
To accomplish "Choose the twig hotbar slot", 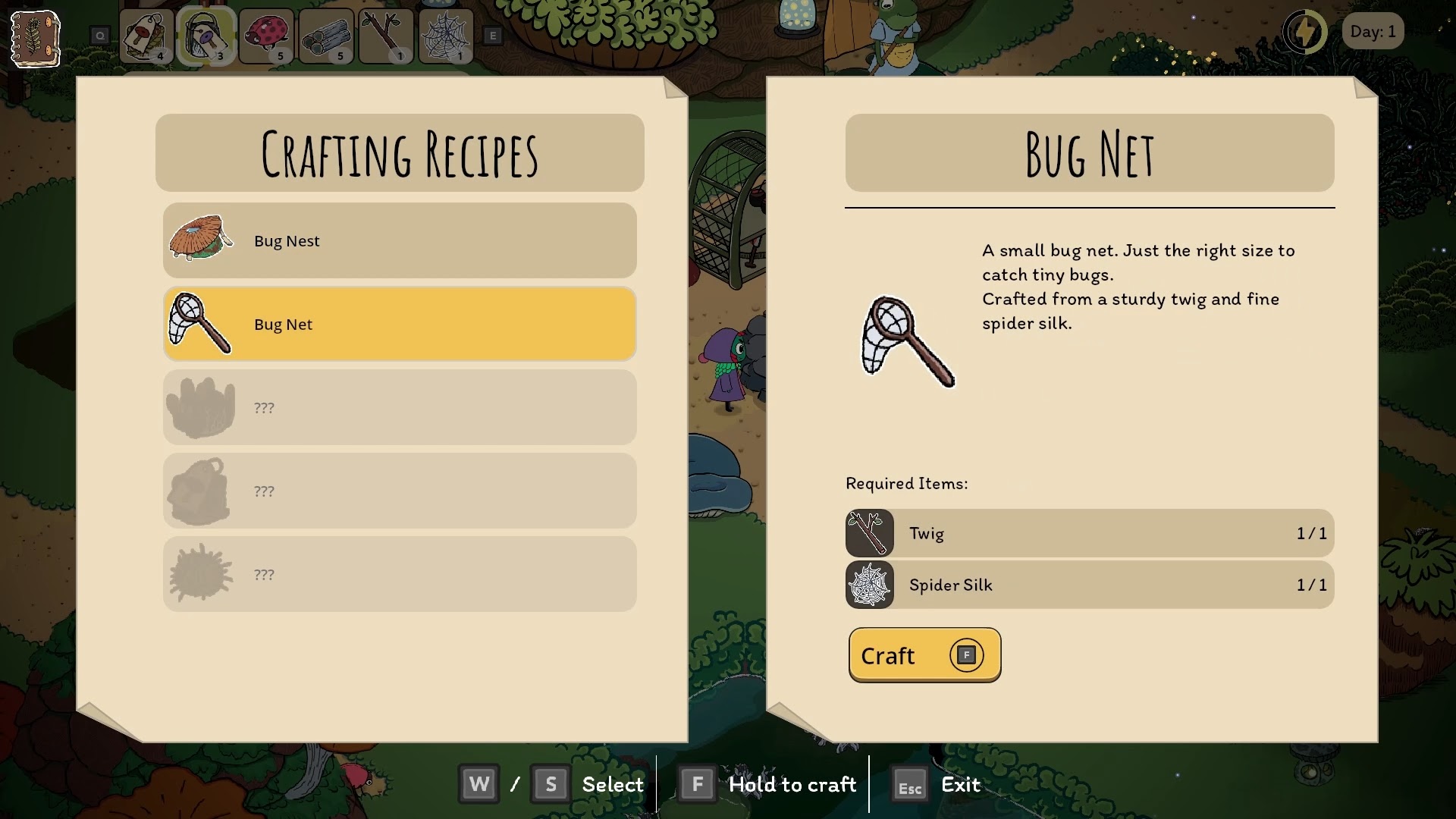I will click(386, 36).
